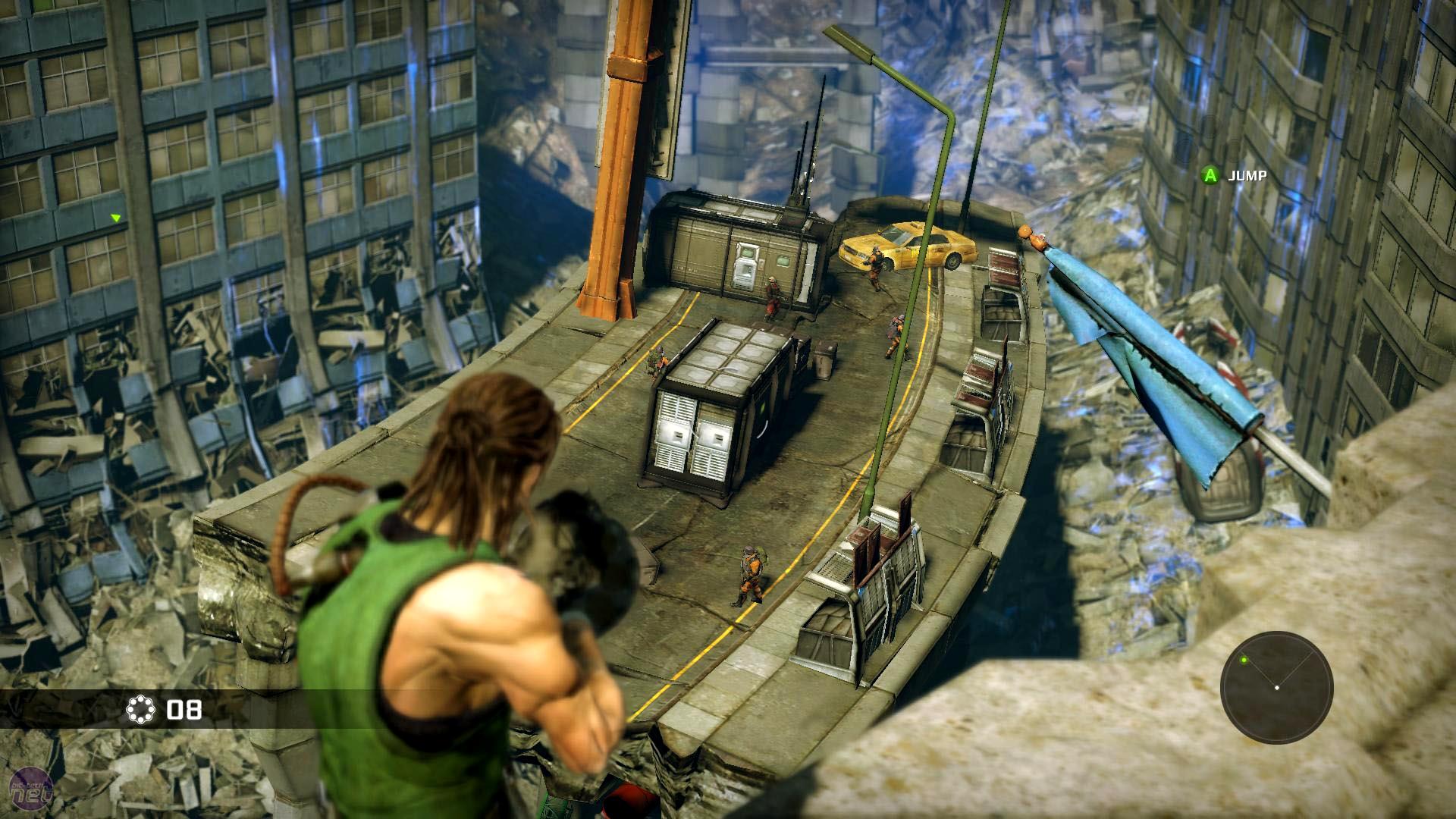Click the player position marker on radar
This screenshot has width=1456, height=819.
point(1277,687)
